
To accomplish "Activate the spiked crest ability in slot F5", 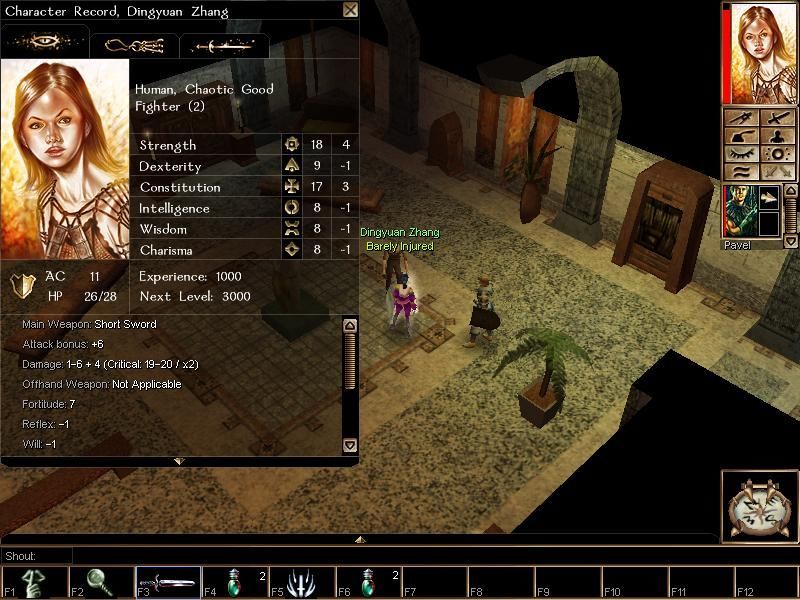I will pyautogui.click(x=301, y=583).
